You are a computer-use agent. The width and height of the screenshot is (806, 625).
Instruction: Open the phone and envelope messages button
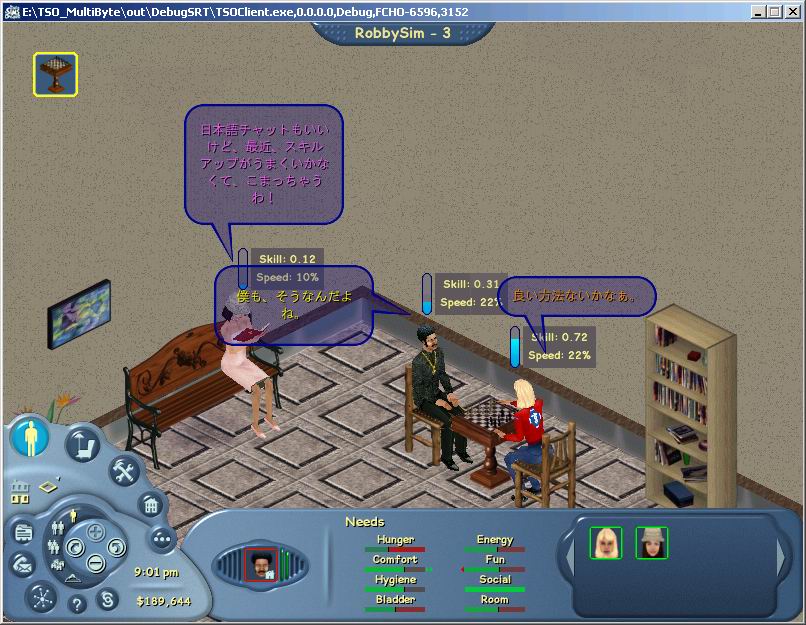coord(22,565)
